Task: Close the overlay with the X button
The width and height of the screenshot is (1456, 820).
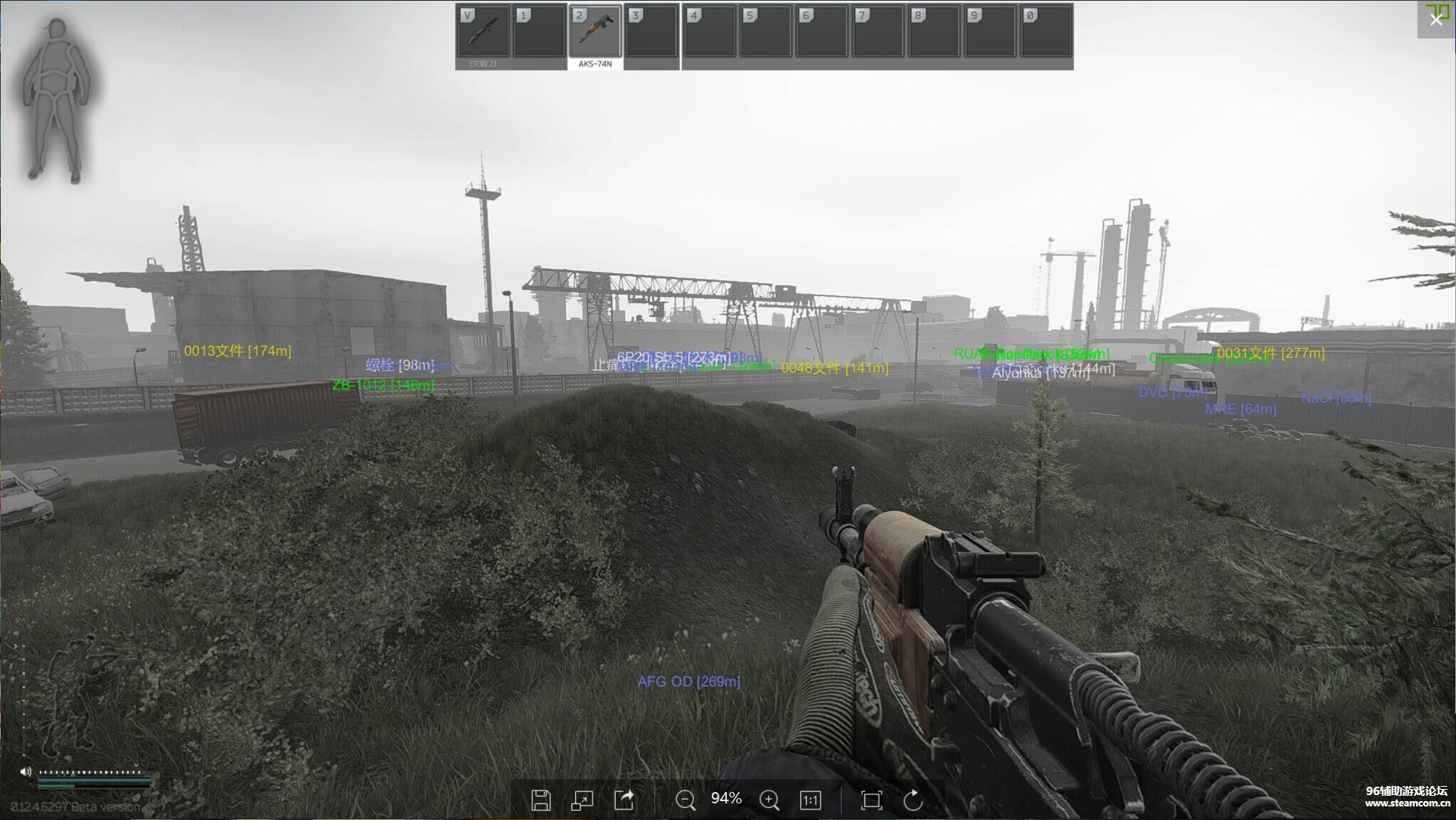Action: pos(1435,20)
